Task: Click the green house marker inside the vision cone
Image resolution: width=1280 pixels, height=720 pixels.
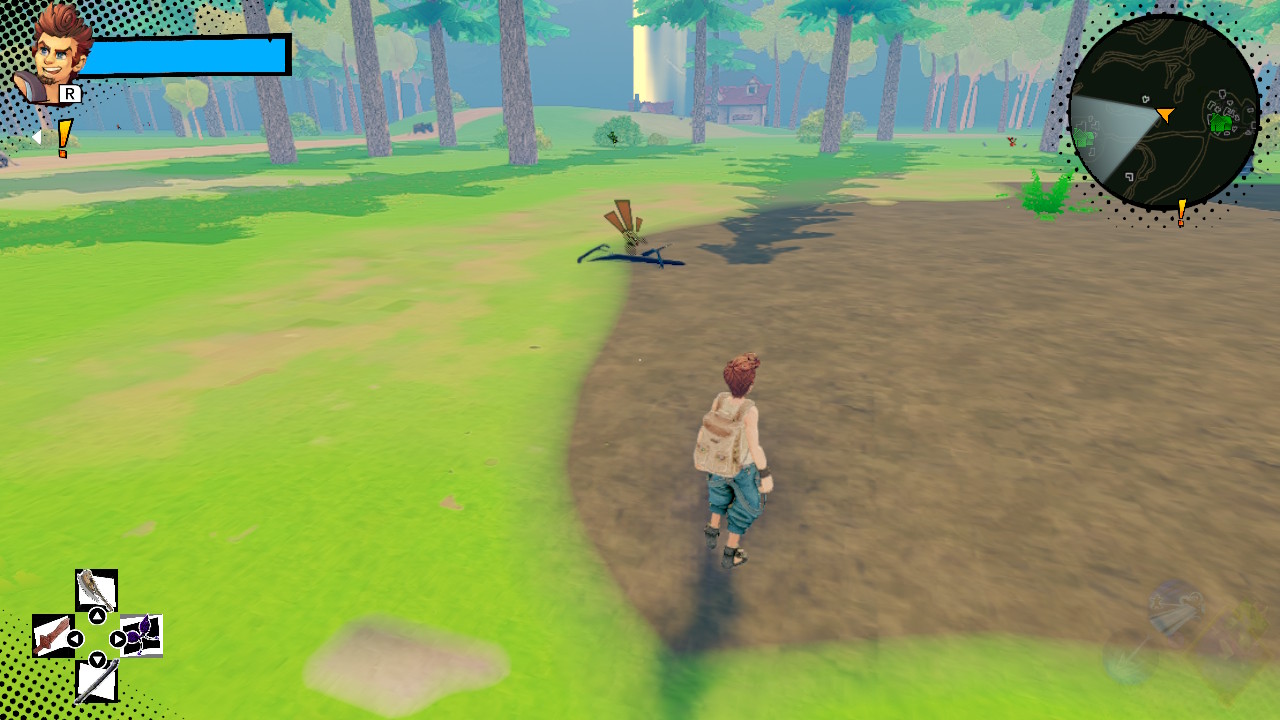Action: (1085, 138)
